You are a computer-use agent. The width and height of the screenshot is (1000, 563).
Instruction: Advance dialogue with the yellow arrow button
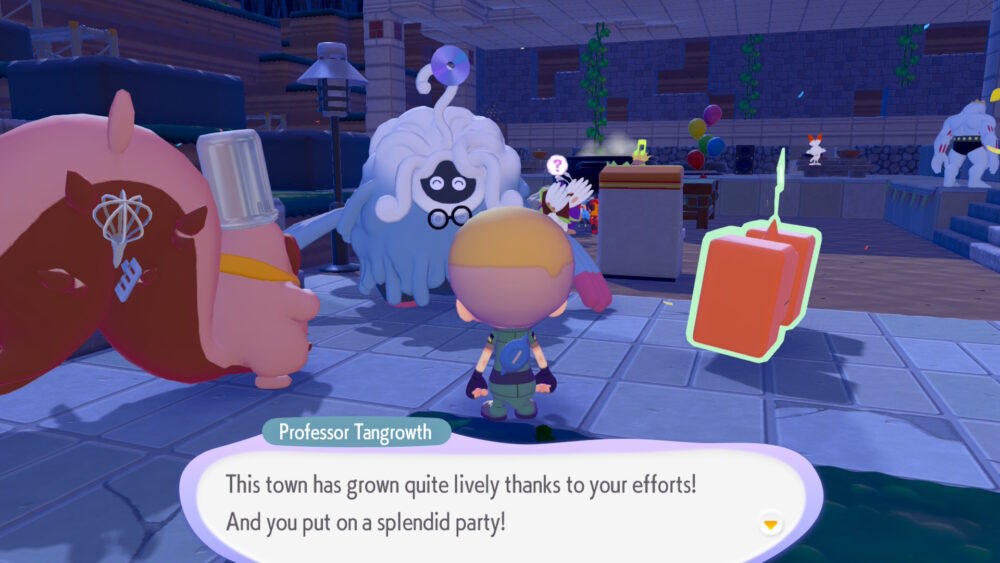pyautogui.click(x=770, y=523)
